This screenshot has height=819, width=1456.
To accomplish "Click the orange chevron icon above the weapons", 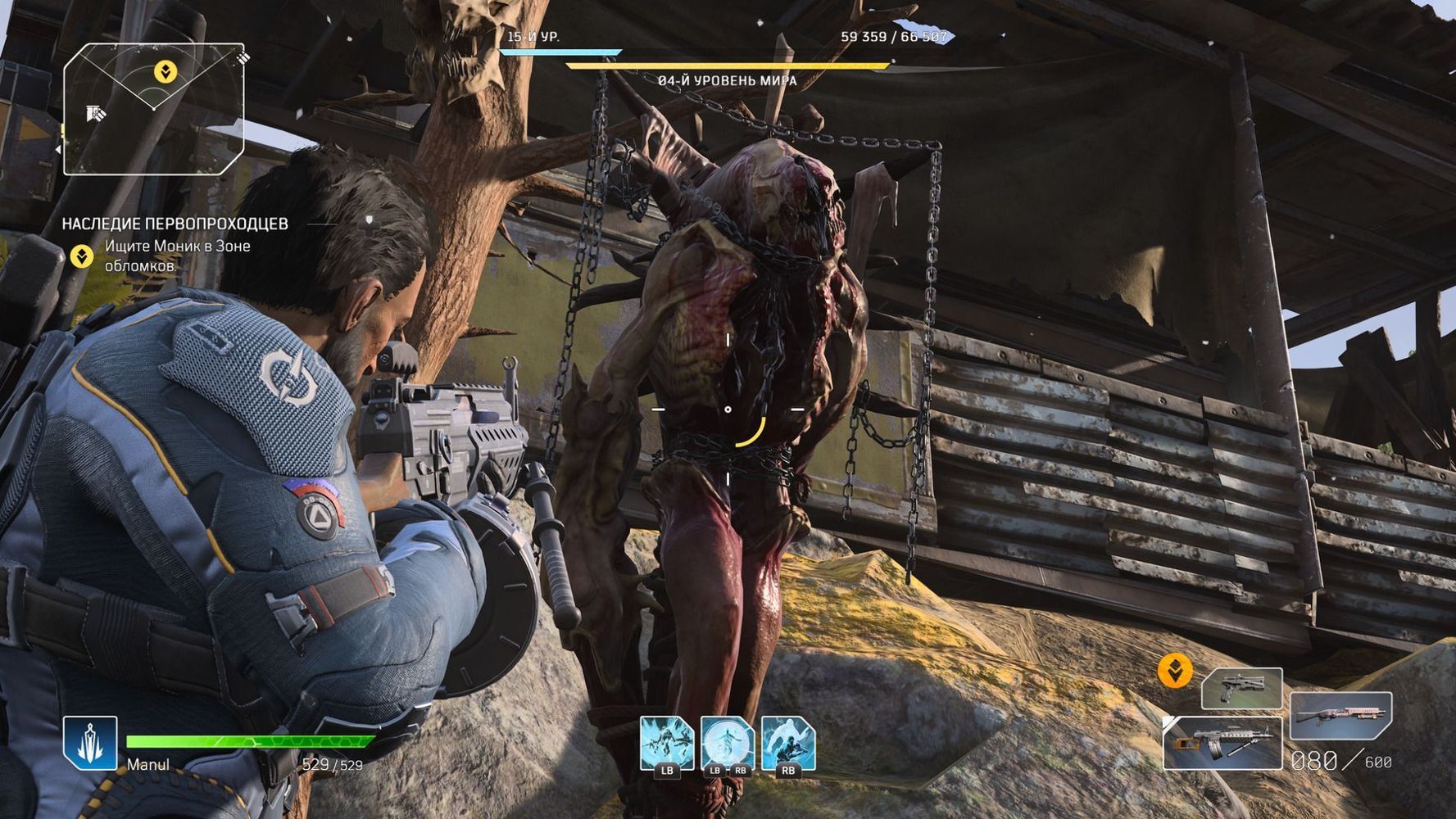I will (1175, 672).
